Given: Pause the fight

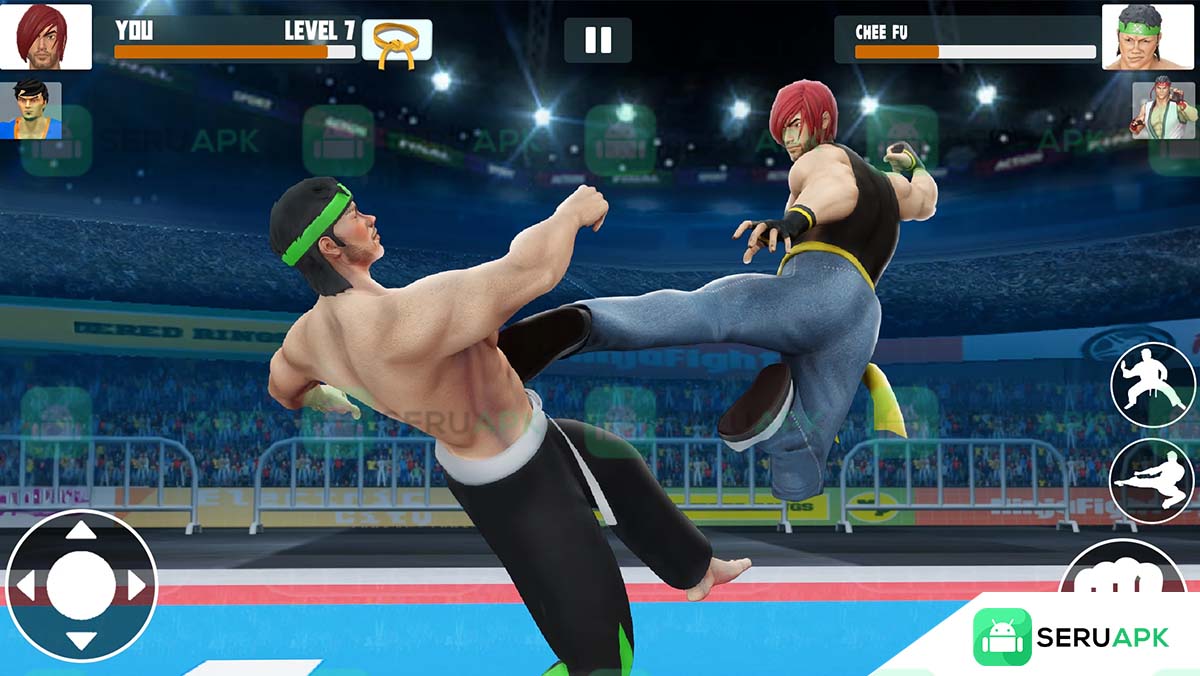Looking at the screenshot, I should coord(598,40).
